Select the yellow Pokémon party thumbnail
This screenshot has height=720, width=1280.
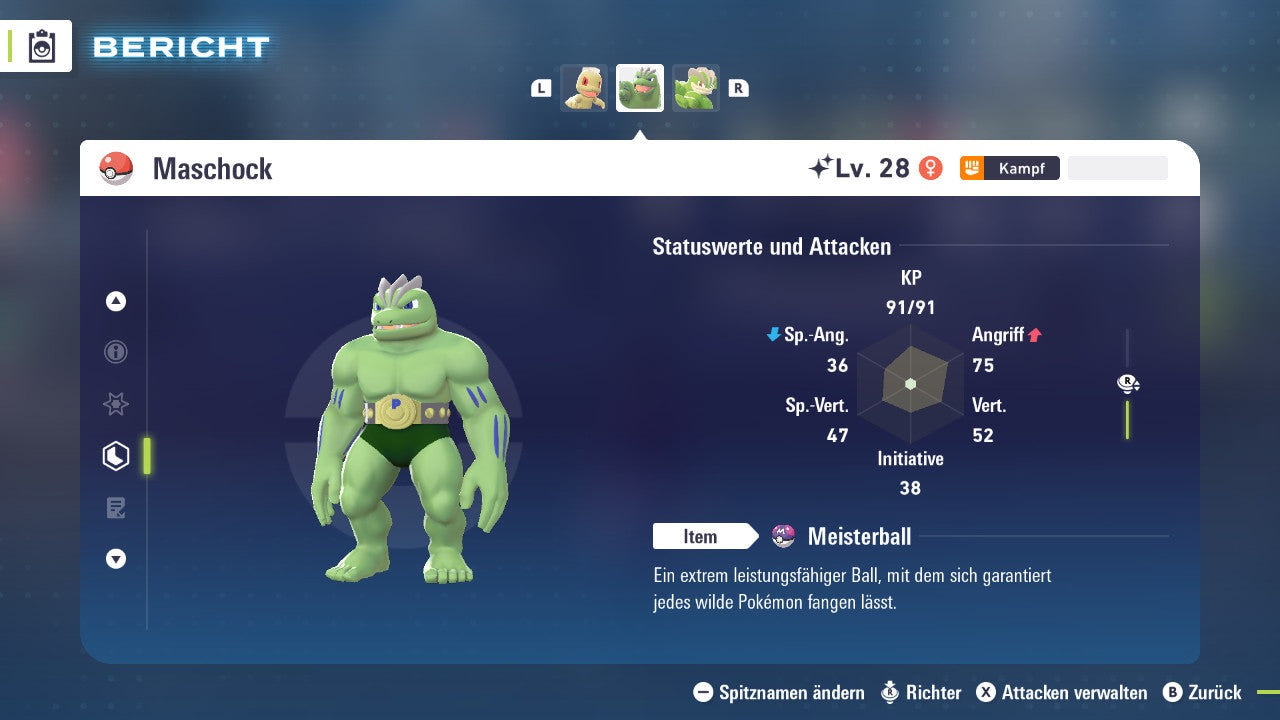[x=584, y=88]
